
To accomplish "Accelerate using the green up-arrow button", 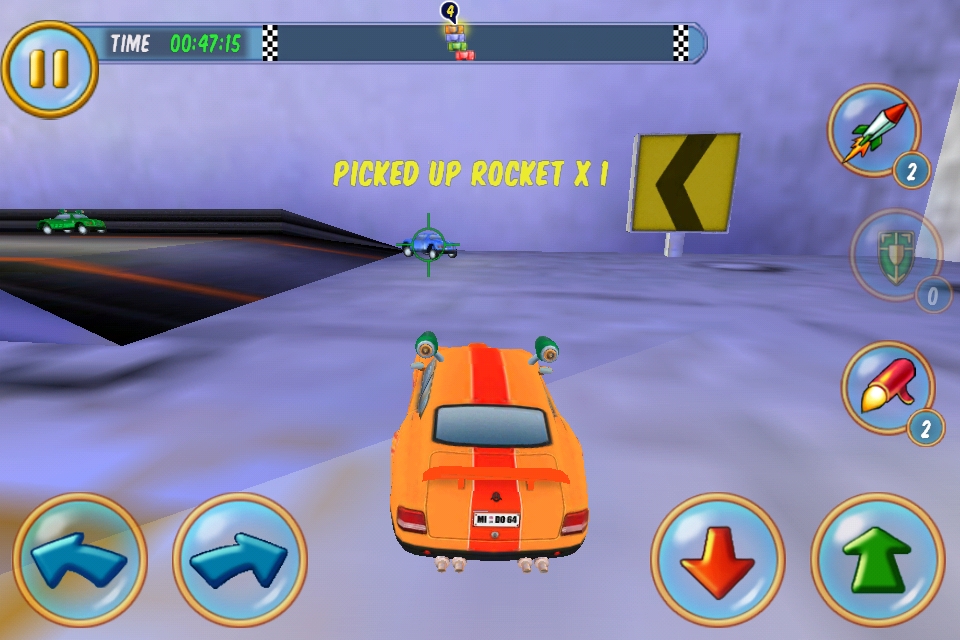I will (877, 560).
